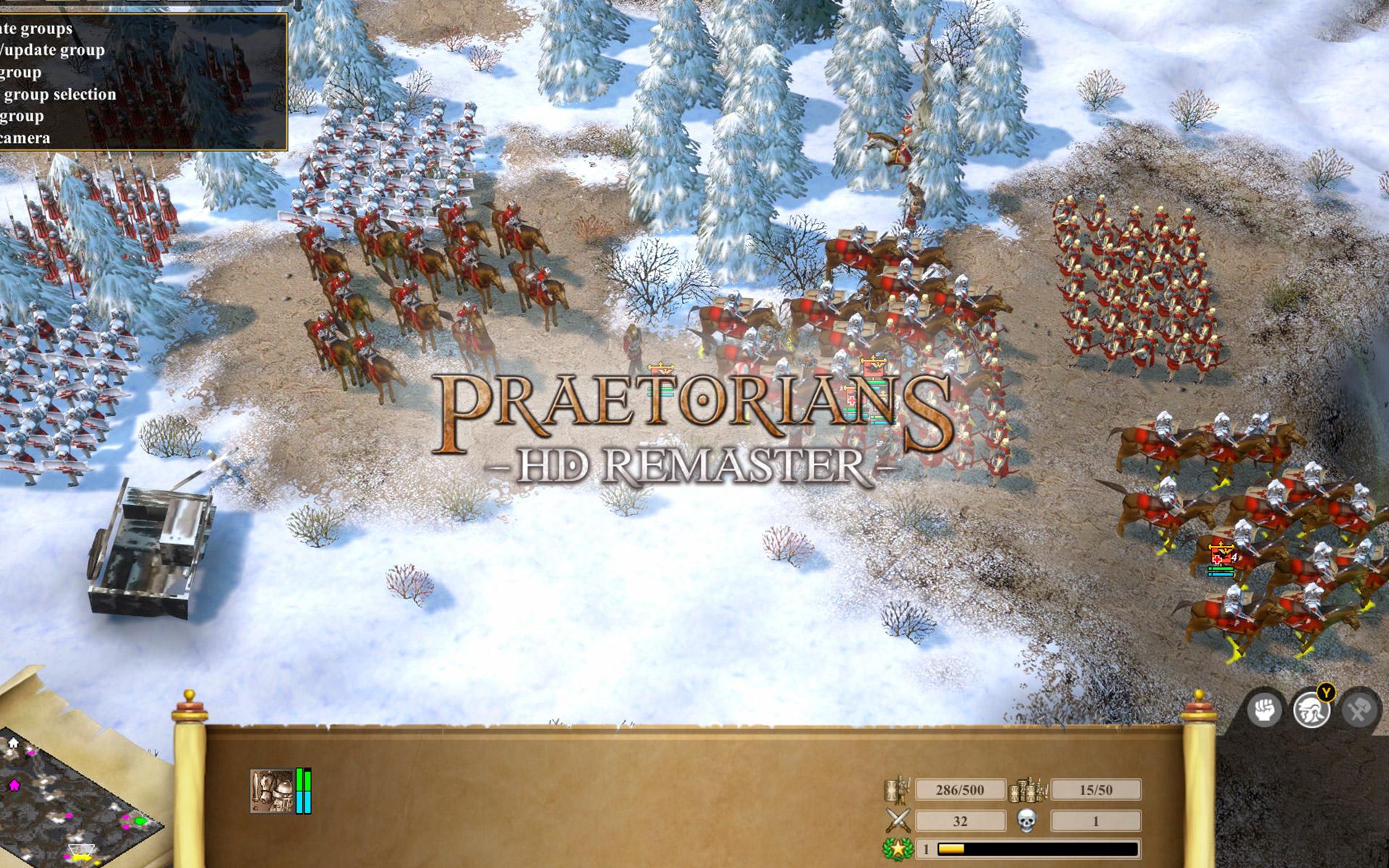The image size is (1389, 868).
Task: Jump to the green marker on the minimap
Action: pos(140,822)
